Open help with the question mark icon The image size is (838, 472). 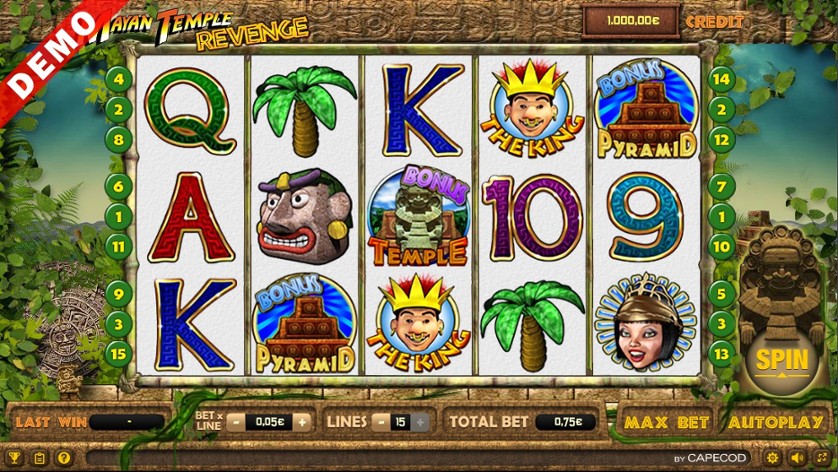pyautogui.click(x=64, y=459)
